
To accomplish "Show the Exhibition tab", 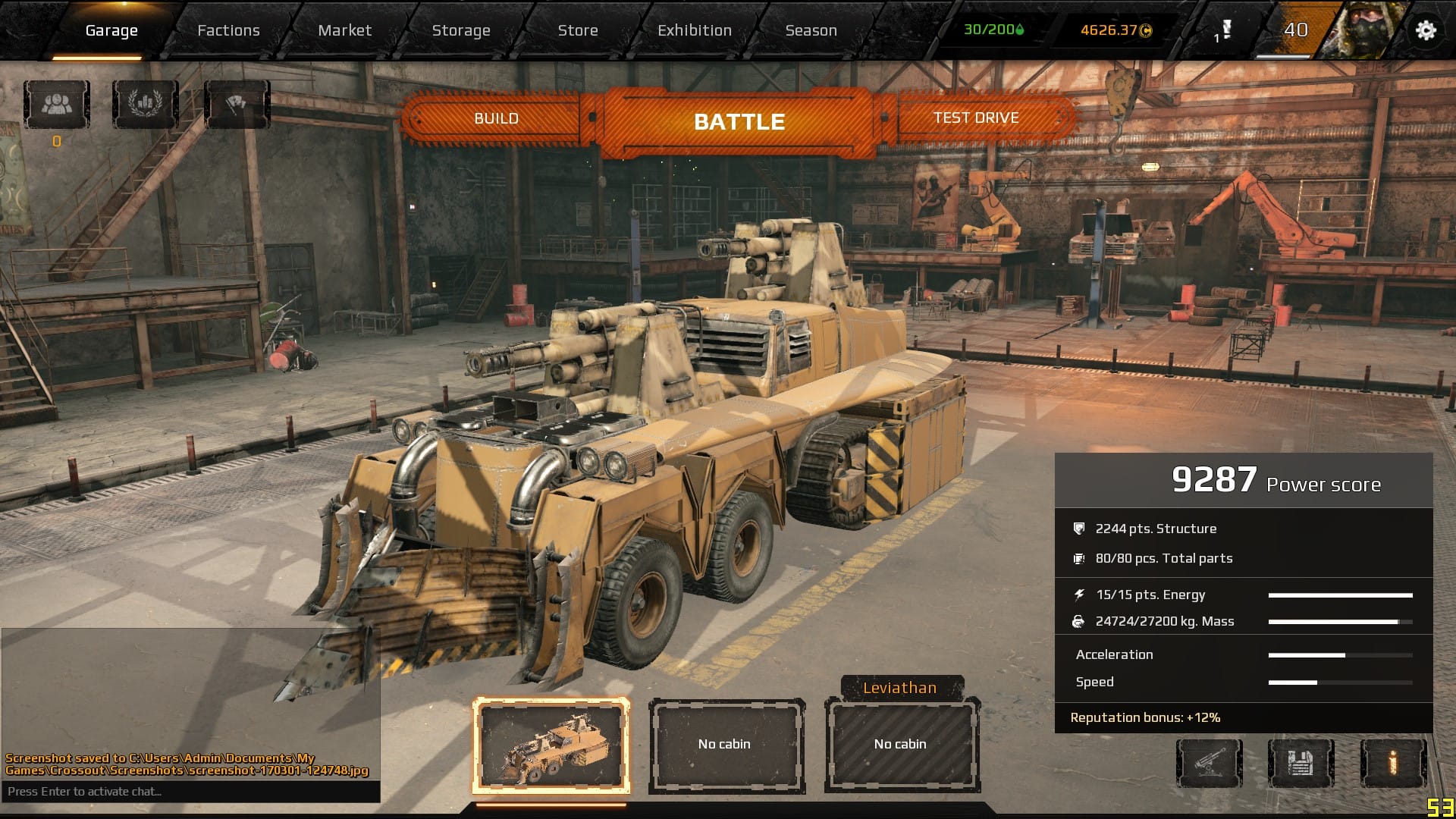I will [x=695, y=30].
